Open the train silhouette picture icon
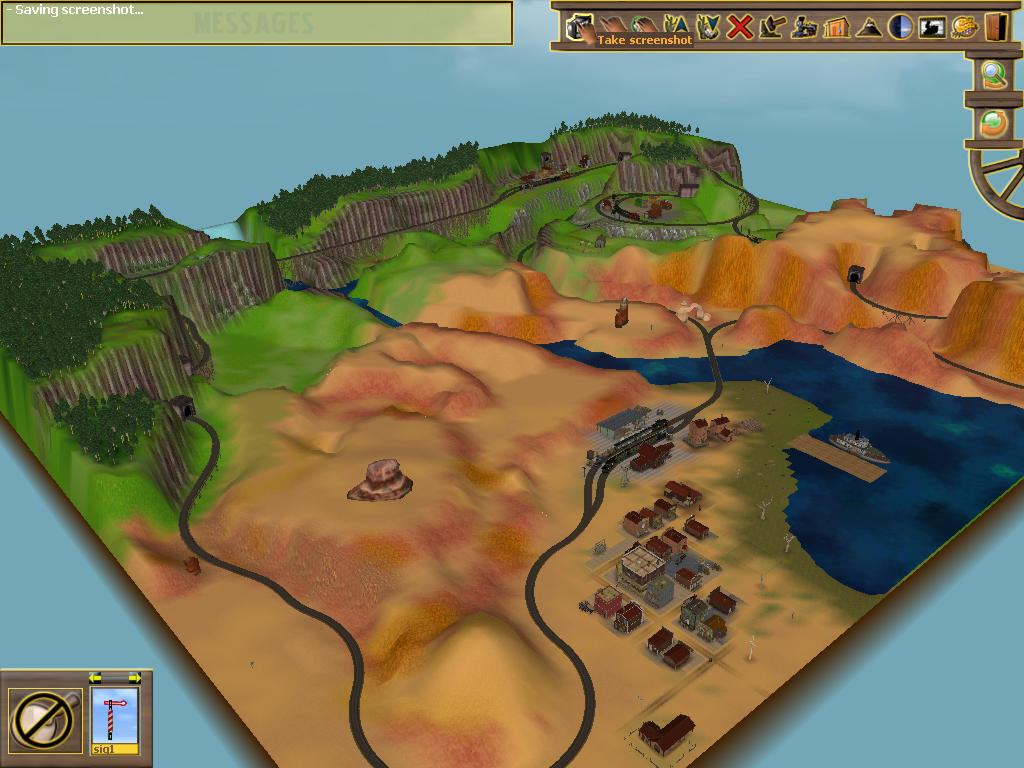Screen dimensions: 1024x768 coord(932,27)
